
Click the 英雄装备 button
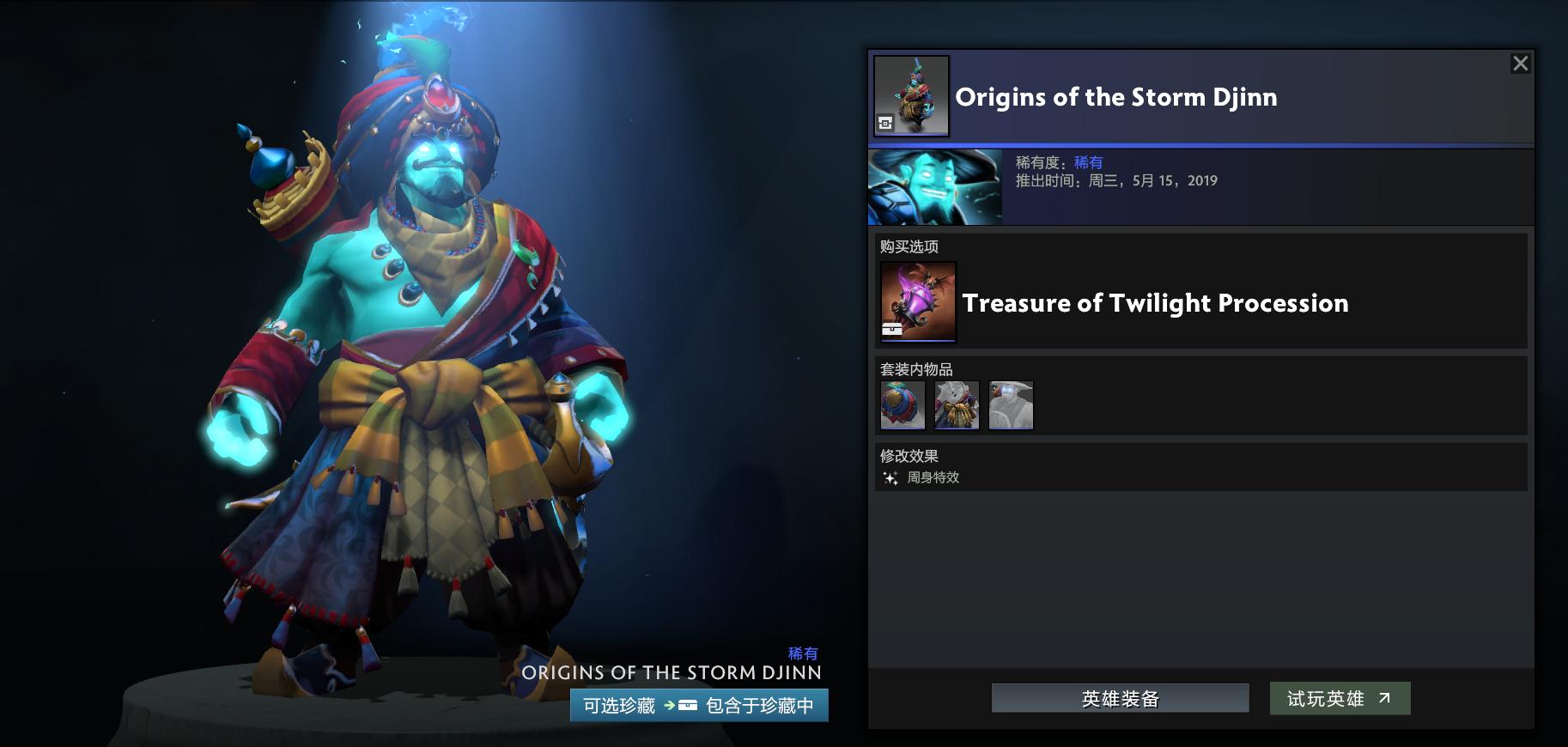click(x=1119, y=698)
